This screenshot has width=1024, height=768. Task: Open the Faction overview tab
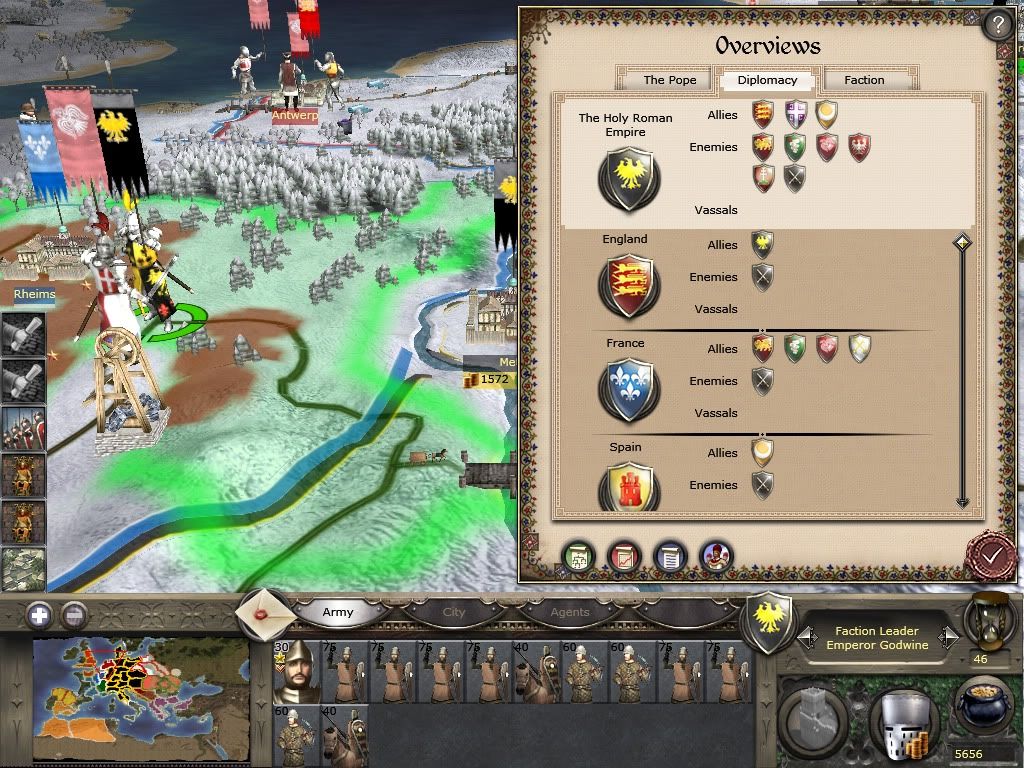click(864, 80)
